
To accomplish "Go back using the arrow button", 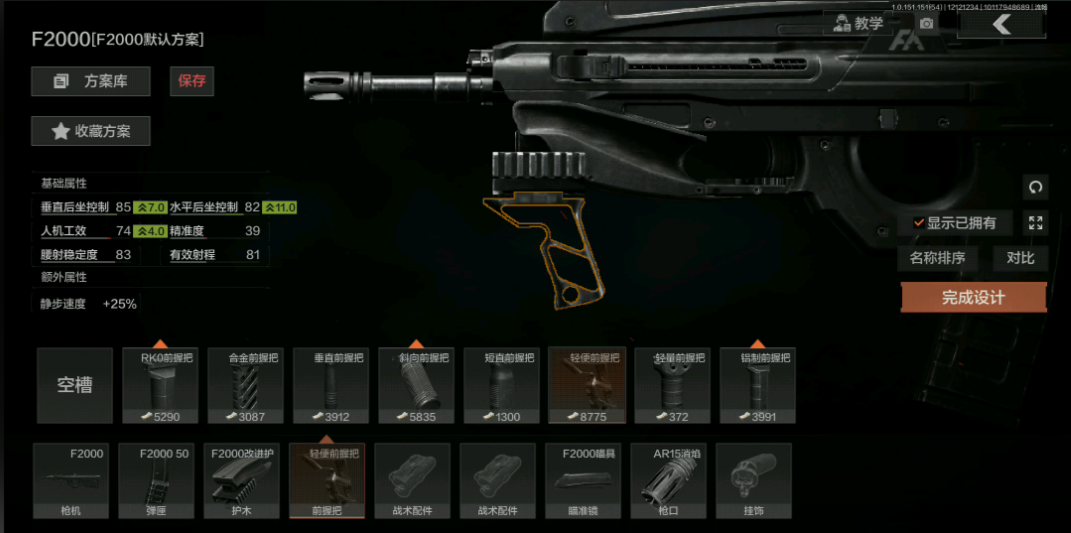I will pos(1001,24).
